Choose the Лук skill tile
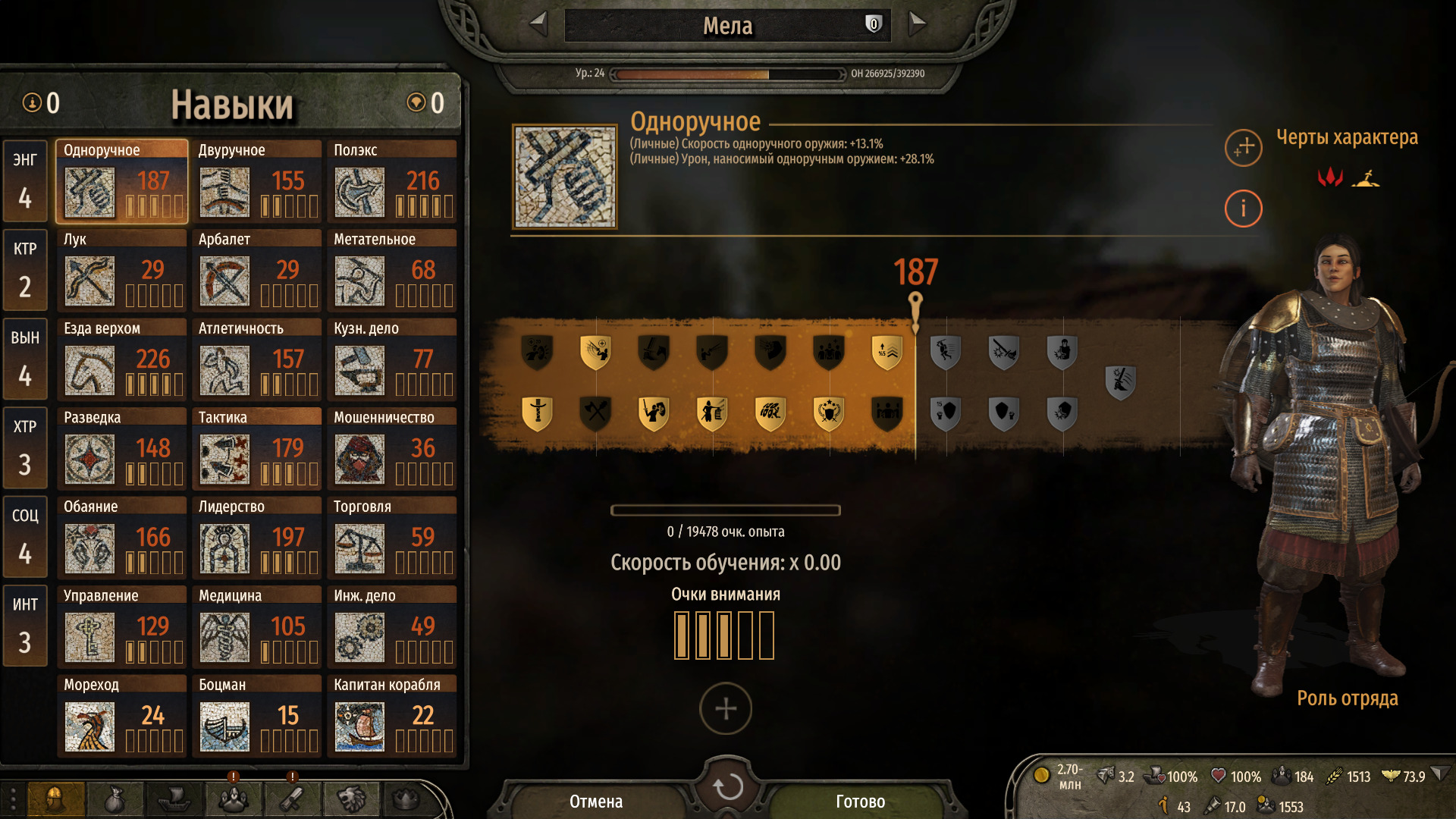The width and height of the screenshot is (1456, 819). pos(121,271)
